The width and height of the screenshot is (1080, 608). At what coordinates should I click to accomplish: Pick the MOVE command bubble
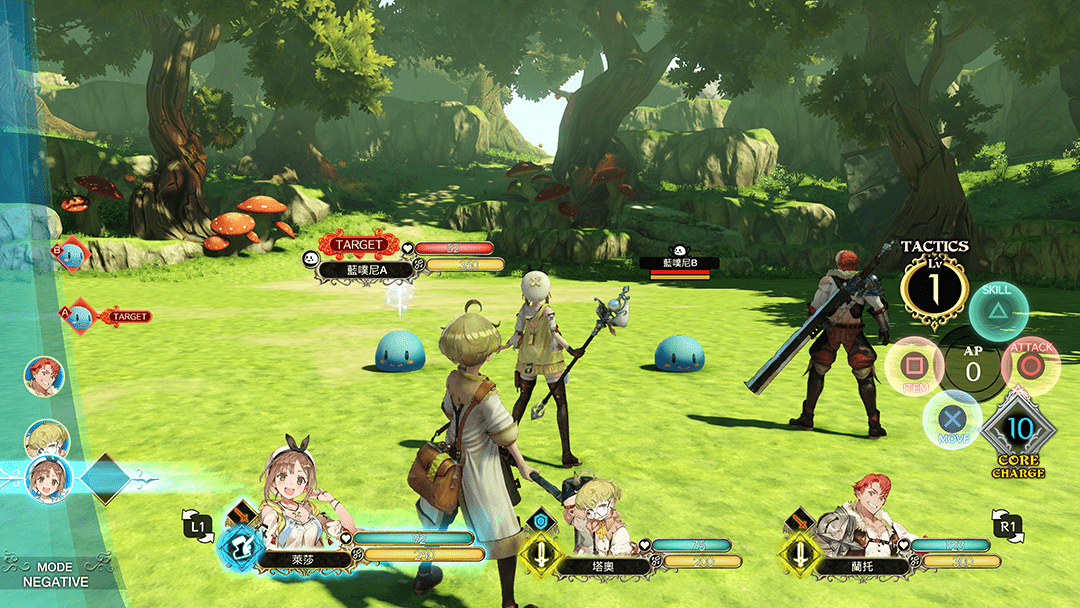click(x=951, y=420)
